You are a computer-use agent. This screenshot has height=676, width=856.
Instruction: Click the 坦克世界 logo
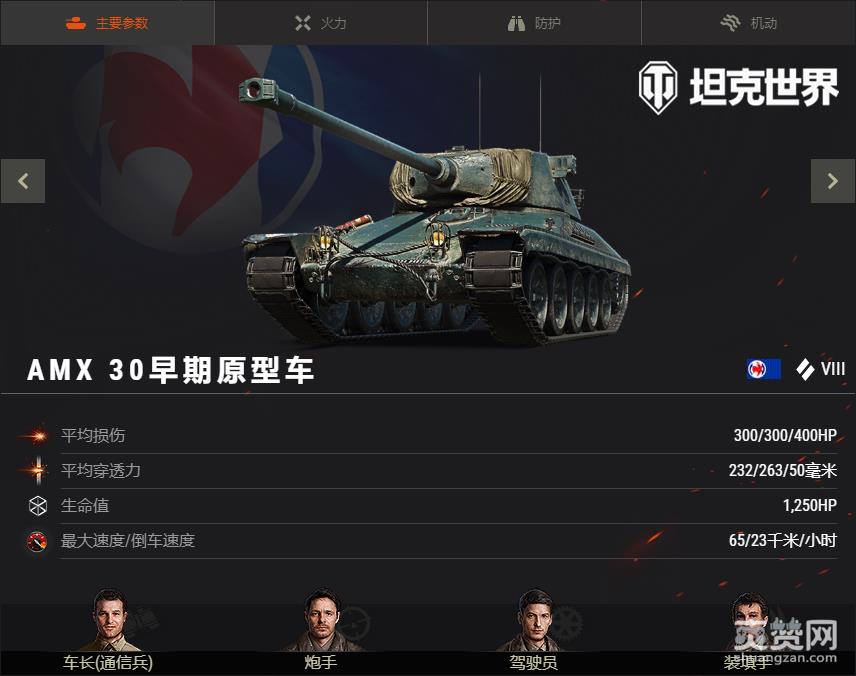[738, 88]
